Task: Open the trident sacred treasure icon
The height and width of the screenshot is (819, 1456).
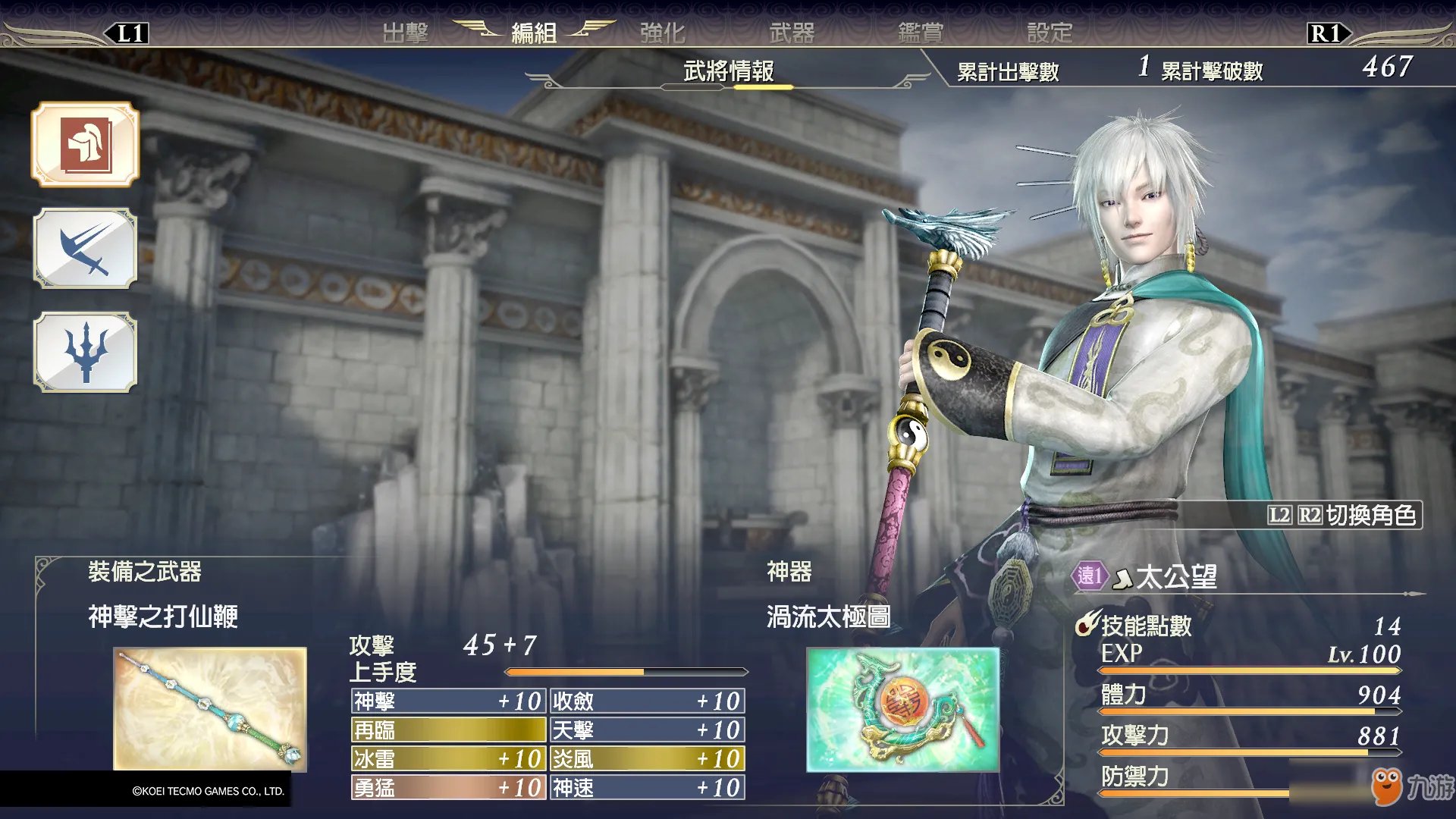Action: pos(85,352)
